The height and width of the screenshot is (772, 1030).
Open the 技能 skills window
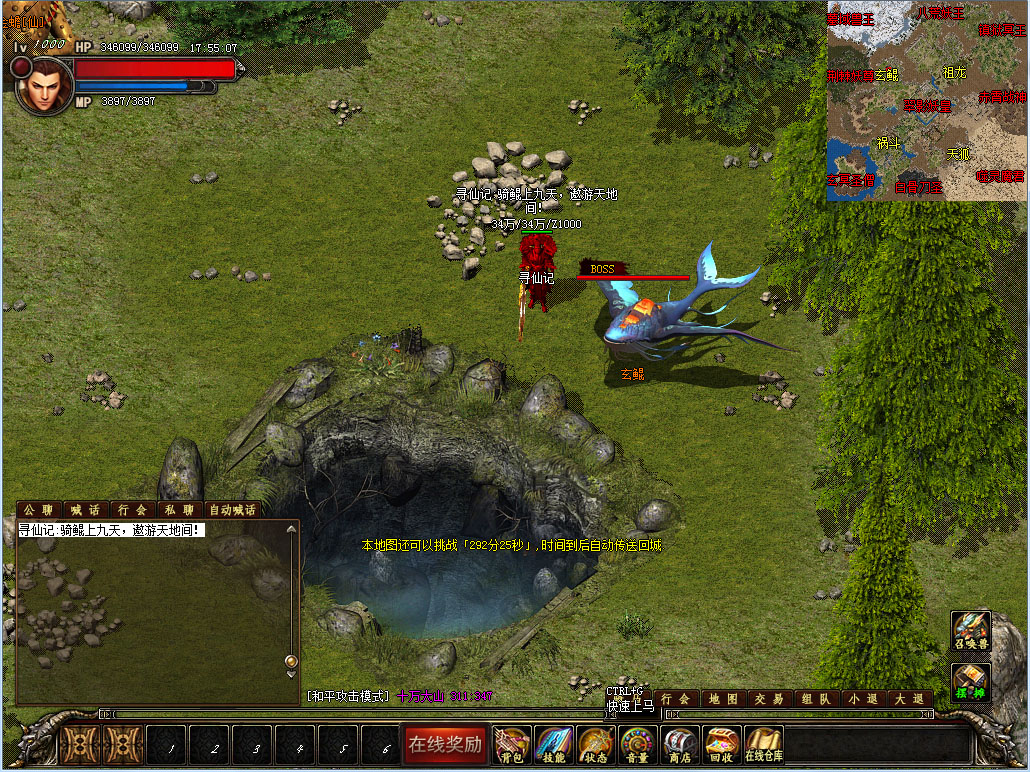coord(554,744)
